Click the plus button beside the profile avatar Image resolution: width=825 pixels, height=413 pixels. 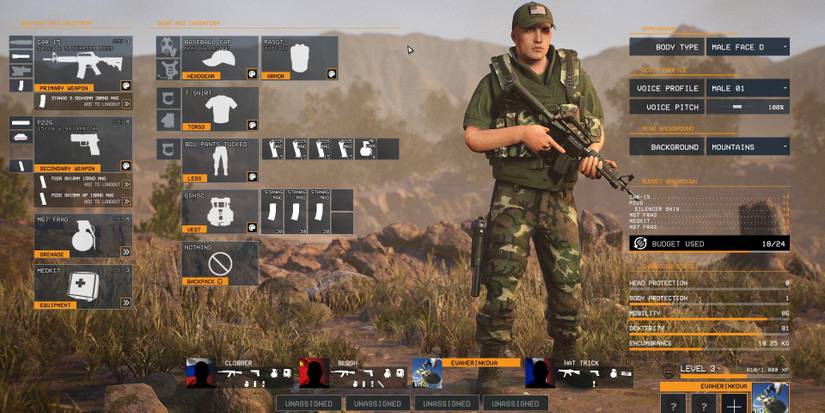(x=735, y=404)
